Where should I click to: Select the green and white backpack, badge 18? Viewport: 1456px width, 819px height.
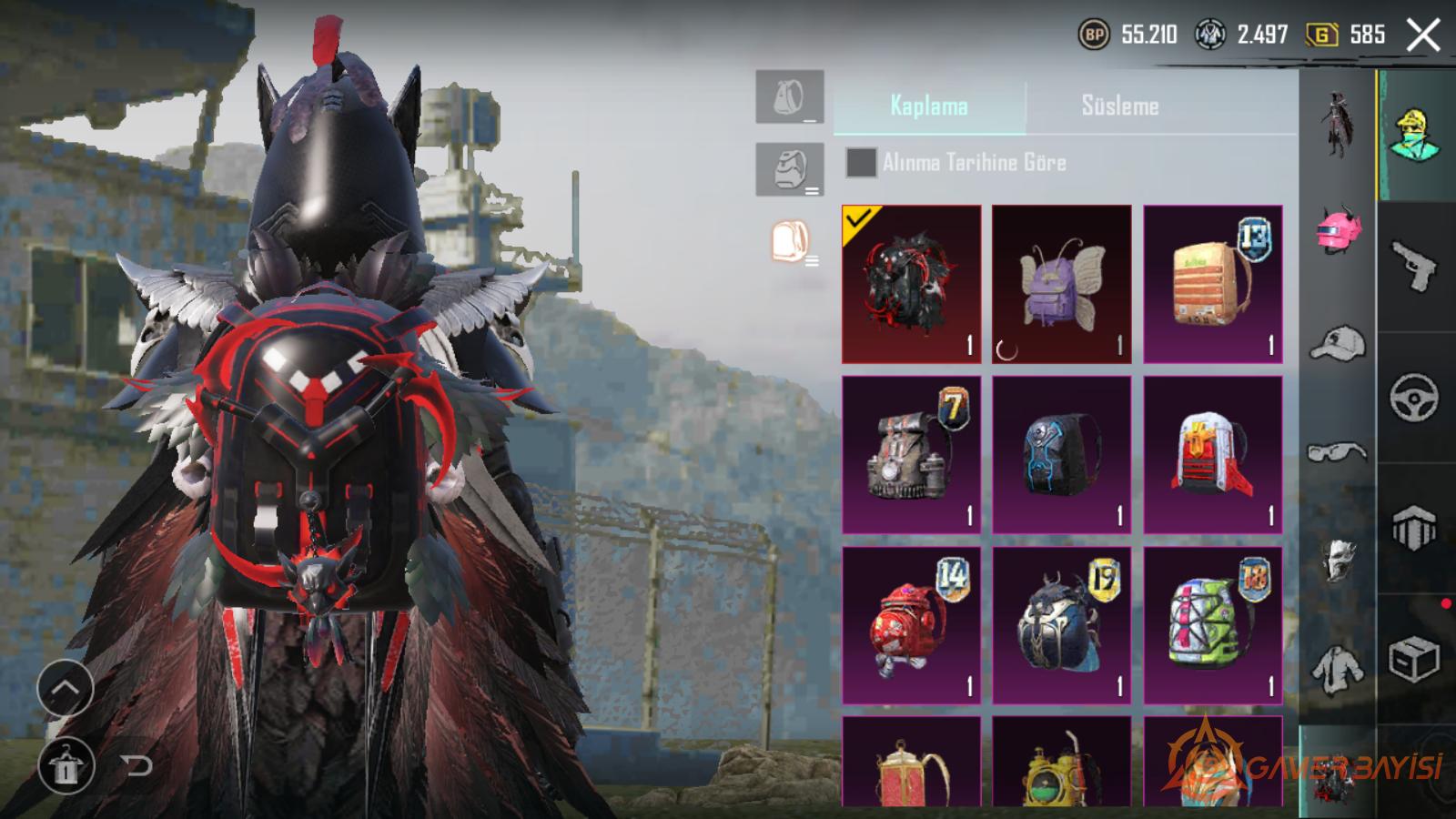pos(1212,625)
